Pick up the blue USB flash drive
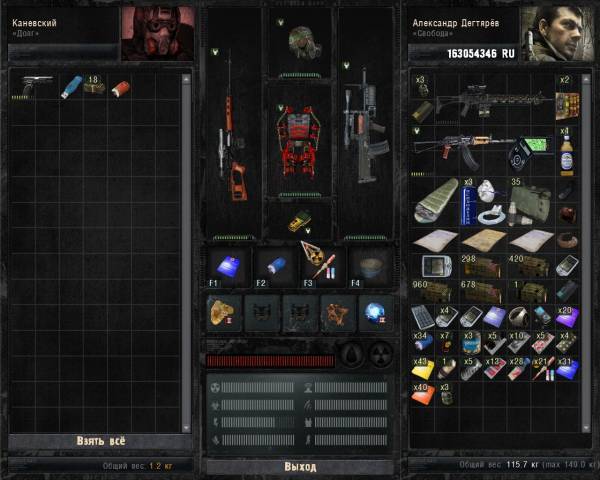This screenshot has height=480, width=600. click(x=71, y=88)
